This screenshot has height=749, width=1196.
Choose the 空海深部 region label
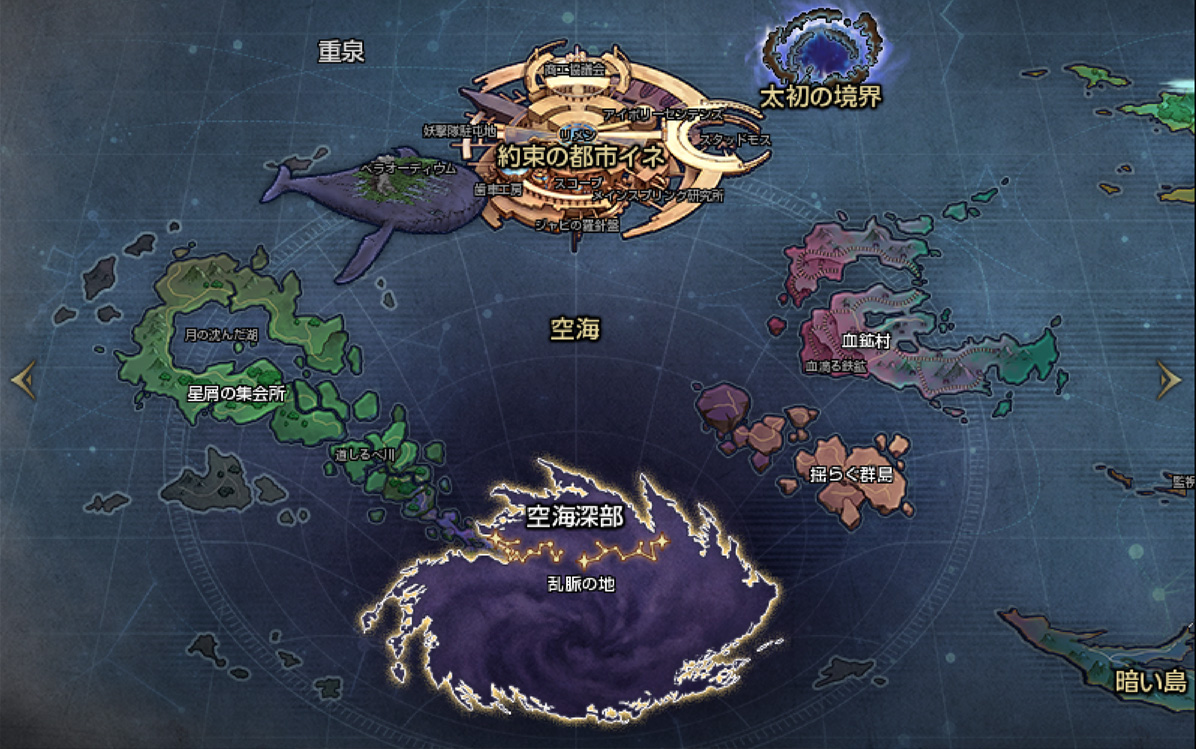pyautogui.click(x=575, y=516)
